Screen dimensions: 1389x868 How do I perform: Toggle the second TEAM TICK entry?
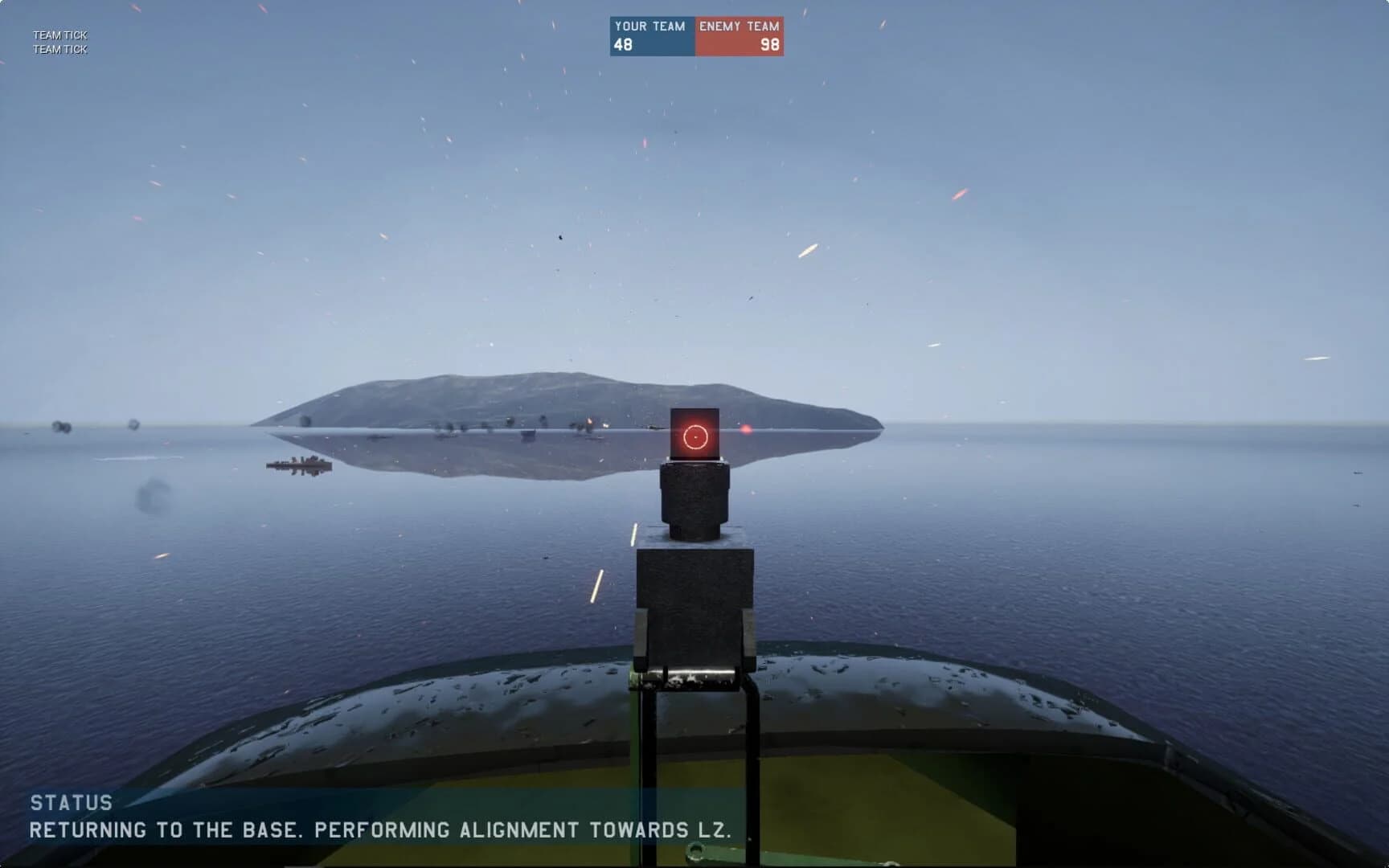pos(60,48)
